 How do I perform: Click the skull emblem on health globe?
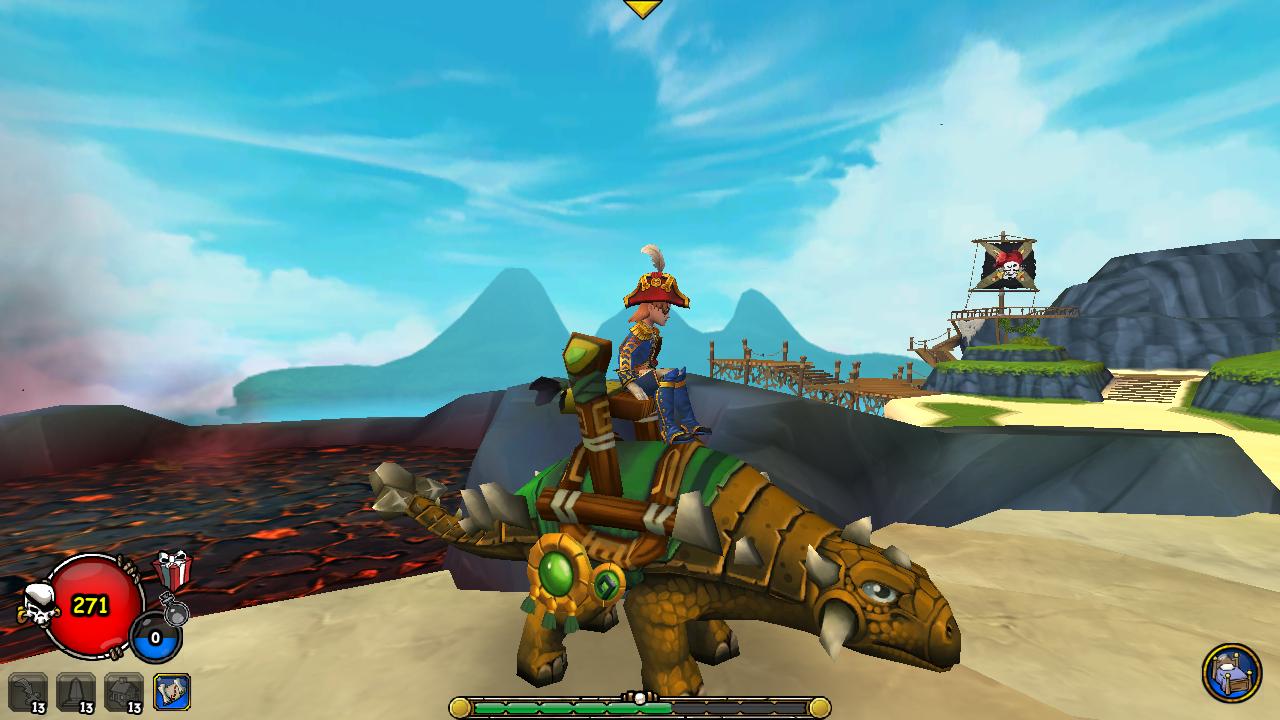click(39, 606)
